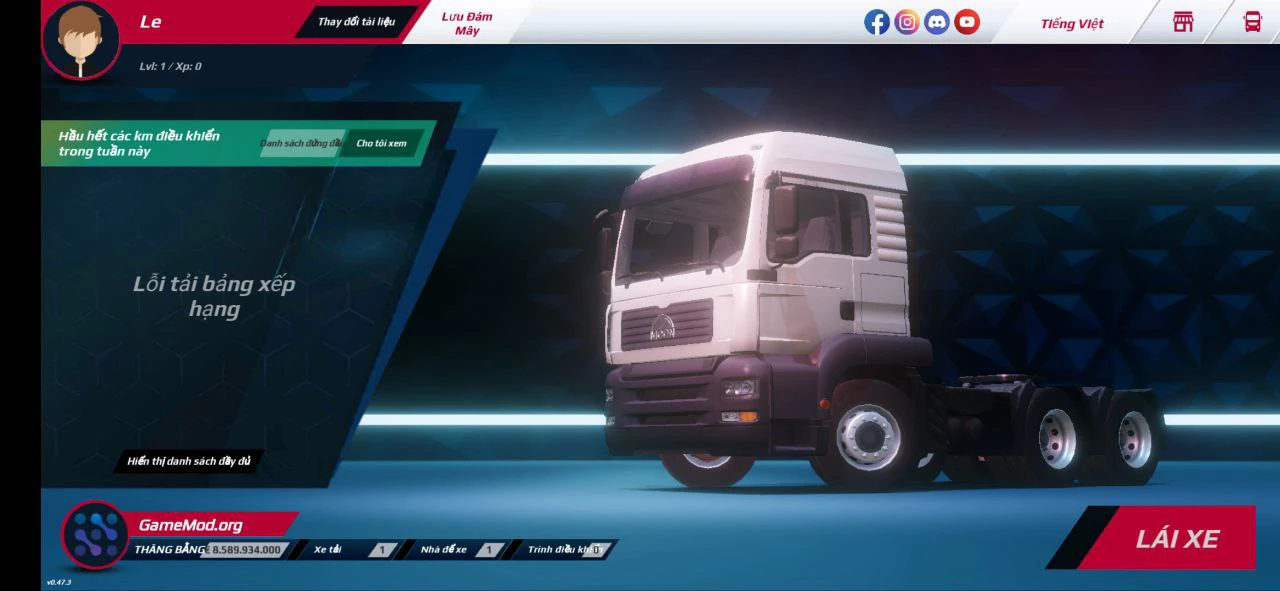This screenshot has height=591, width=1280.
Task: Open the Discord social link
Action: tap(937, 22)
